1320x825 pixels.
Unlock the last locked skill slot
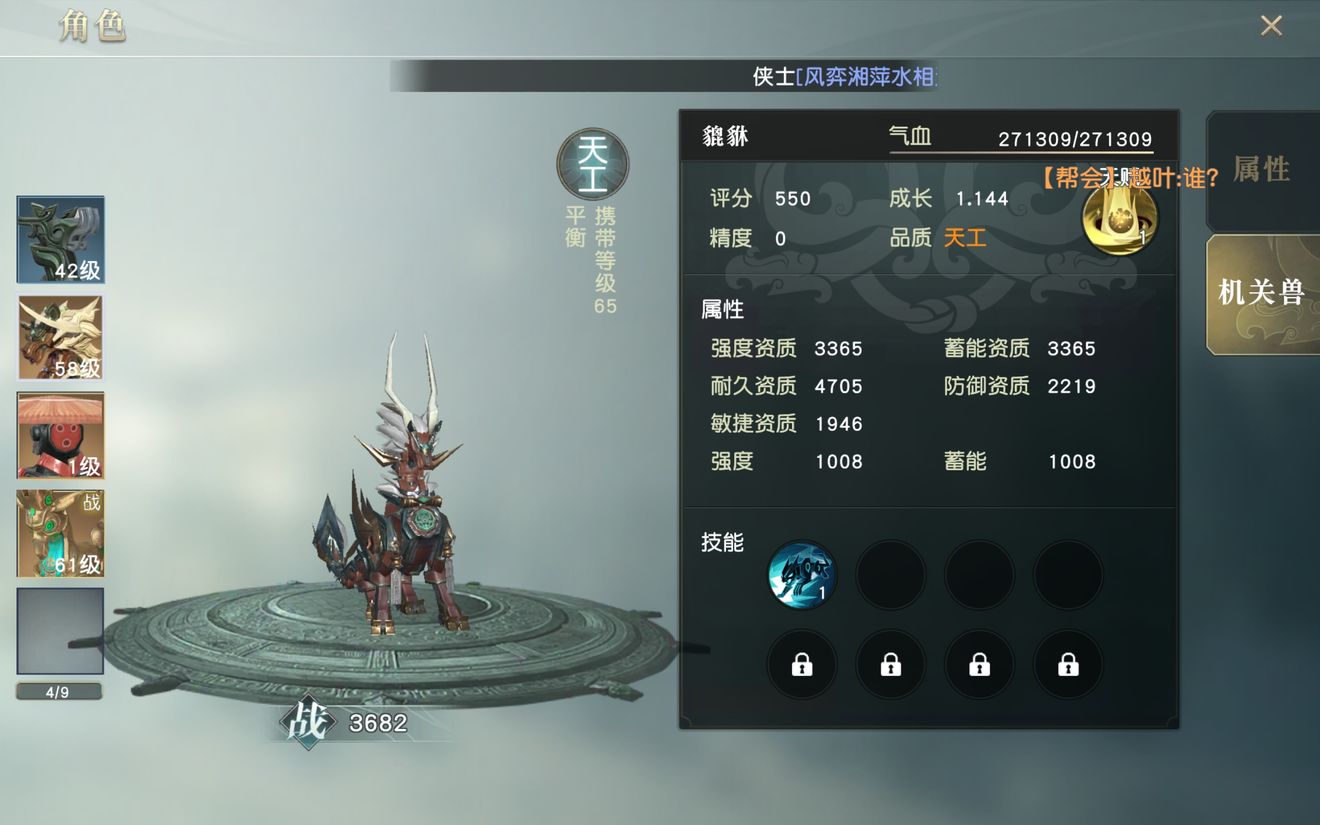(x=1068, y=664)
